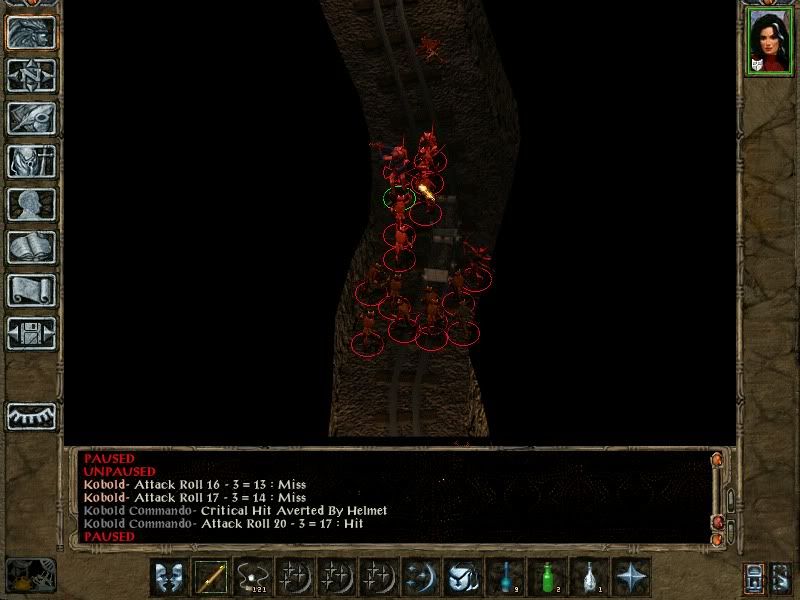The height and width of the screenshot is (600, 800).
Task: Open the inventory screen button
Action: (x=31, y=161)
